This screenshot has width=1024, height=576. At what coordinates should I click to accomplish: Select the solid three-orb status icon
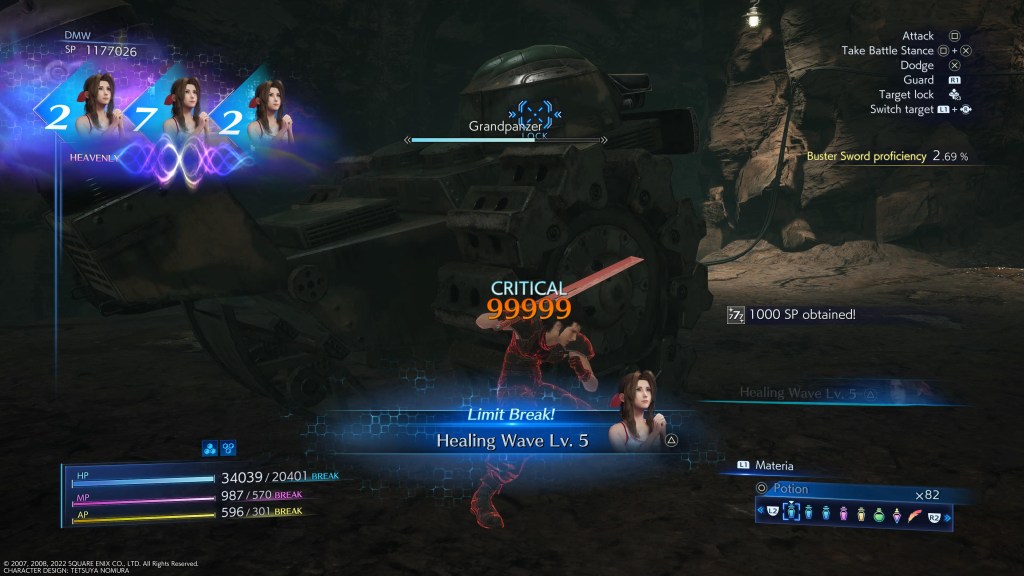(210, 449)
